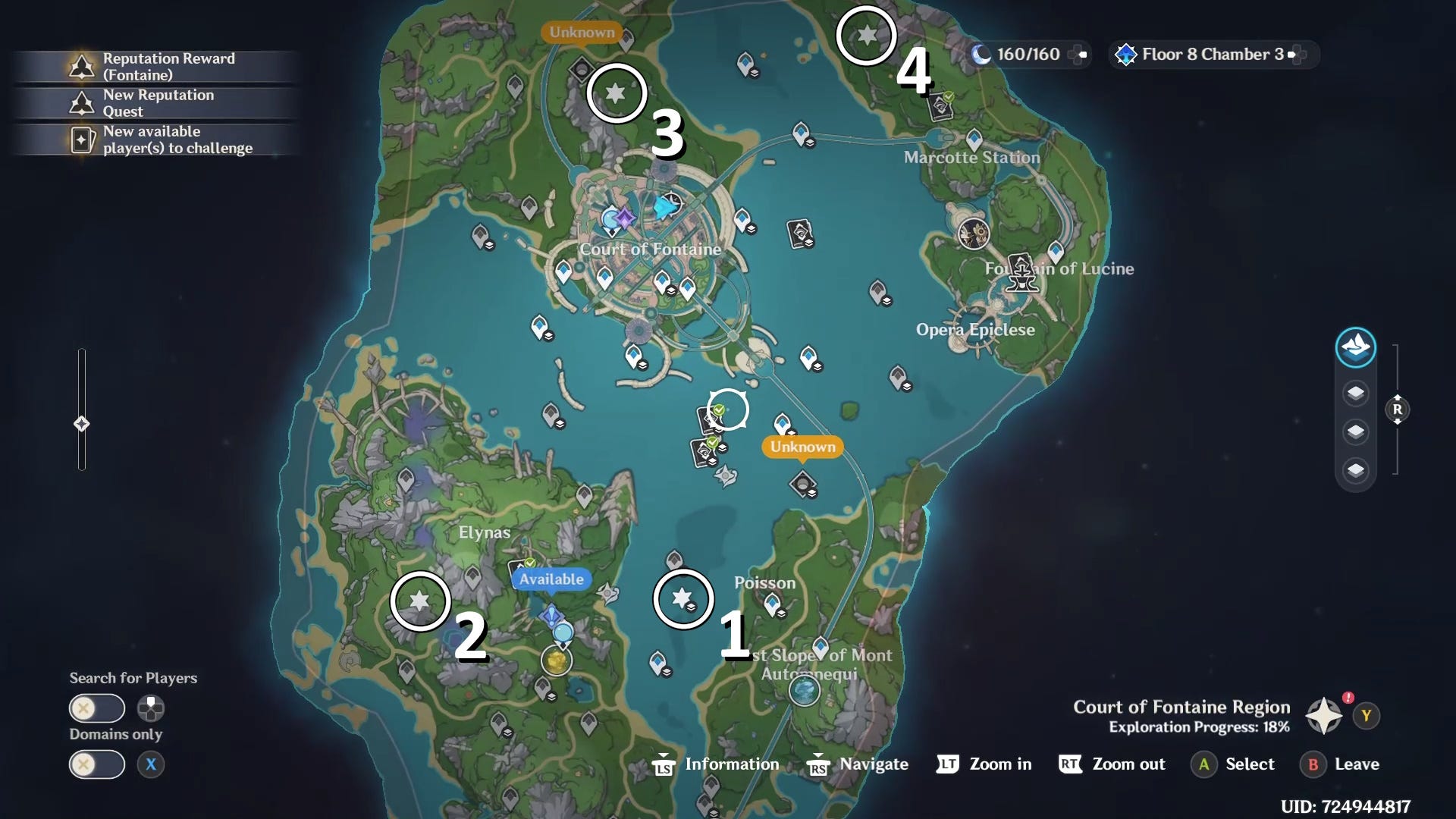The width and height of the screenshot is (1456, 819).
Task: Click the golden event marker south of Elynas
Action: (557, 661)
